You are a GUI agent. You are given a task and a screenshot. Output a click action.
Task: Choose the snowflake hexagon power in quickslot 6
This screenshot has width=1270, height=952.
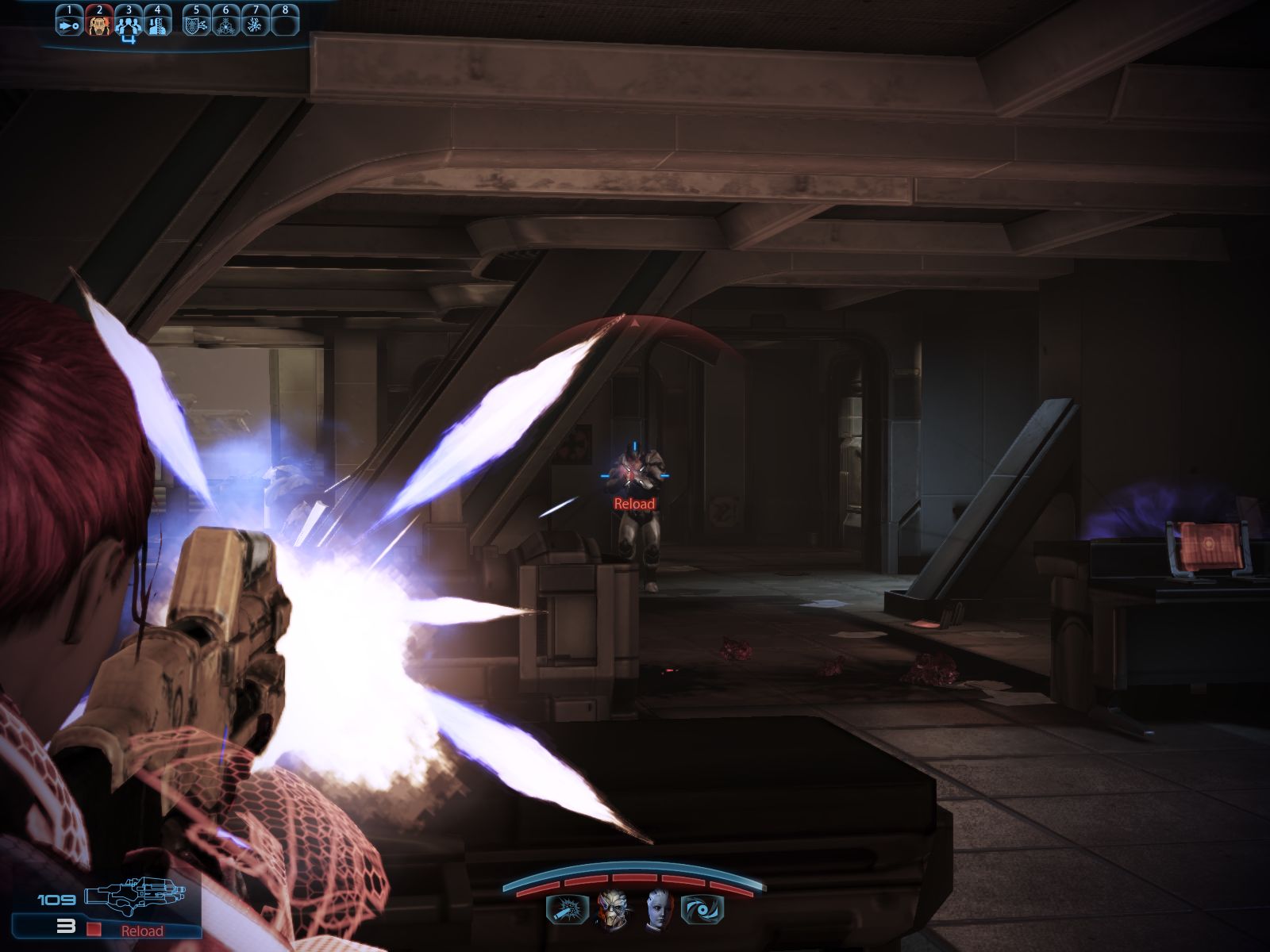[x=225, y=25]
